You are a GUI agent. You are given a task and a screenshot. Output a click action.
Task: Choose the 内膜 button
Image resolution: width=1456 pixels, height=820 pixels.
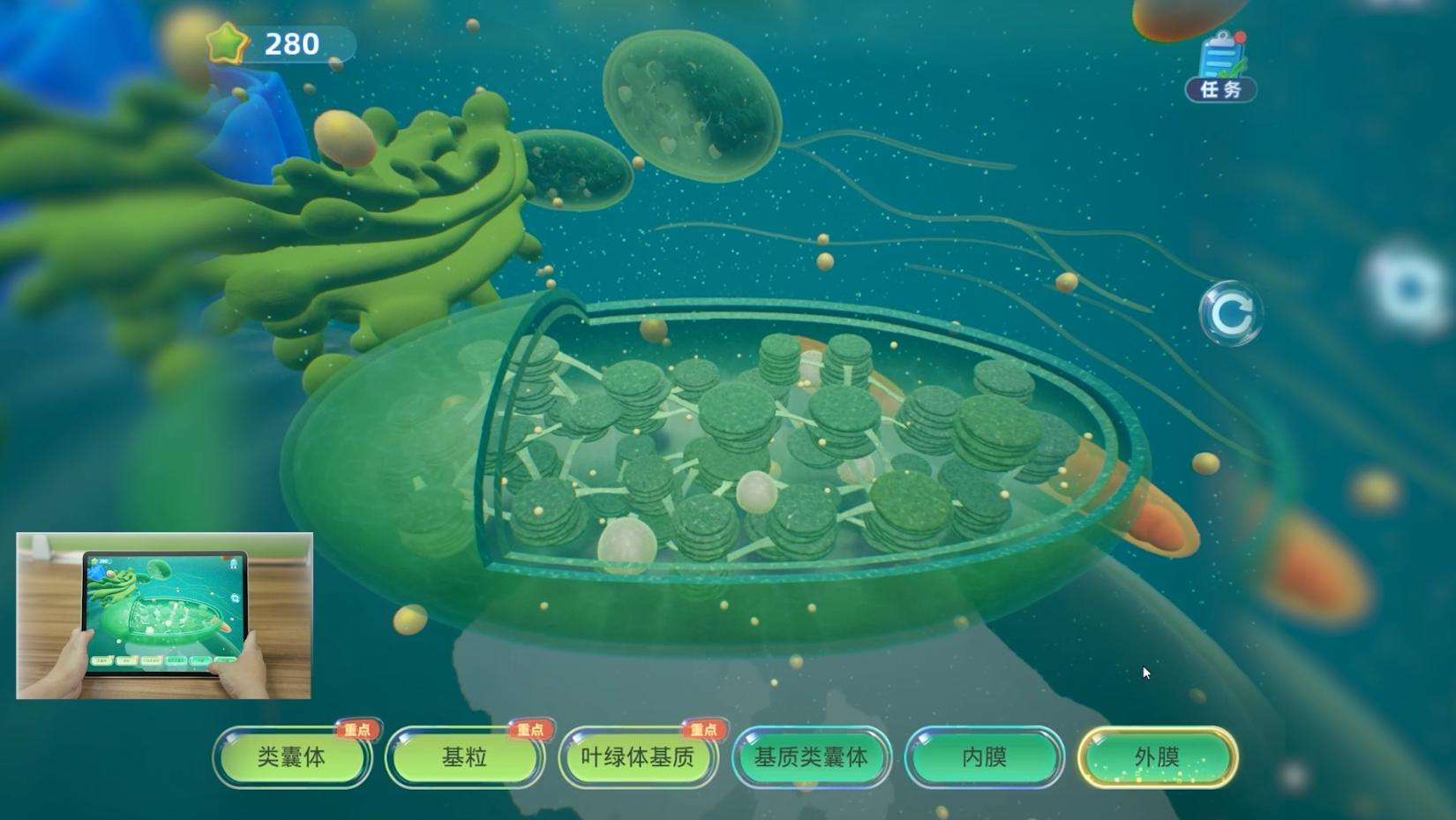pyautogui.click(x=984, y=757)
